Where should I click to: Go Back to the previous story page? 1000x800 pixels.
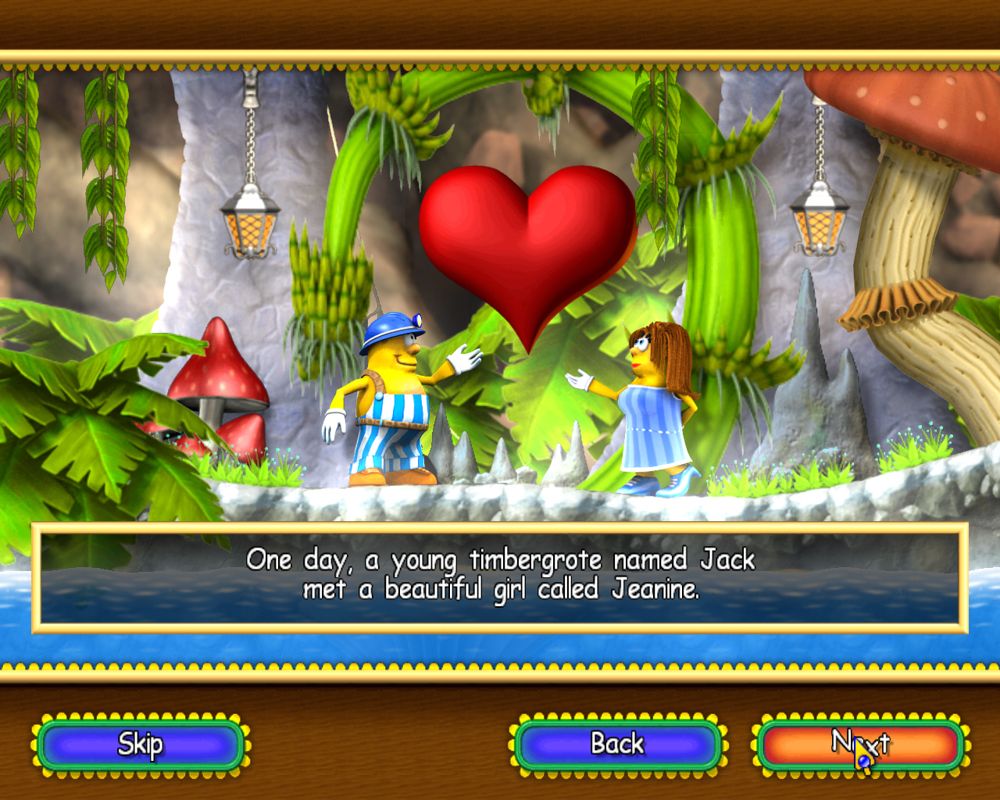617,745
